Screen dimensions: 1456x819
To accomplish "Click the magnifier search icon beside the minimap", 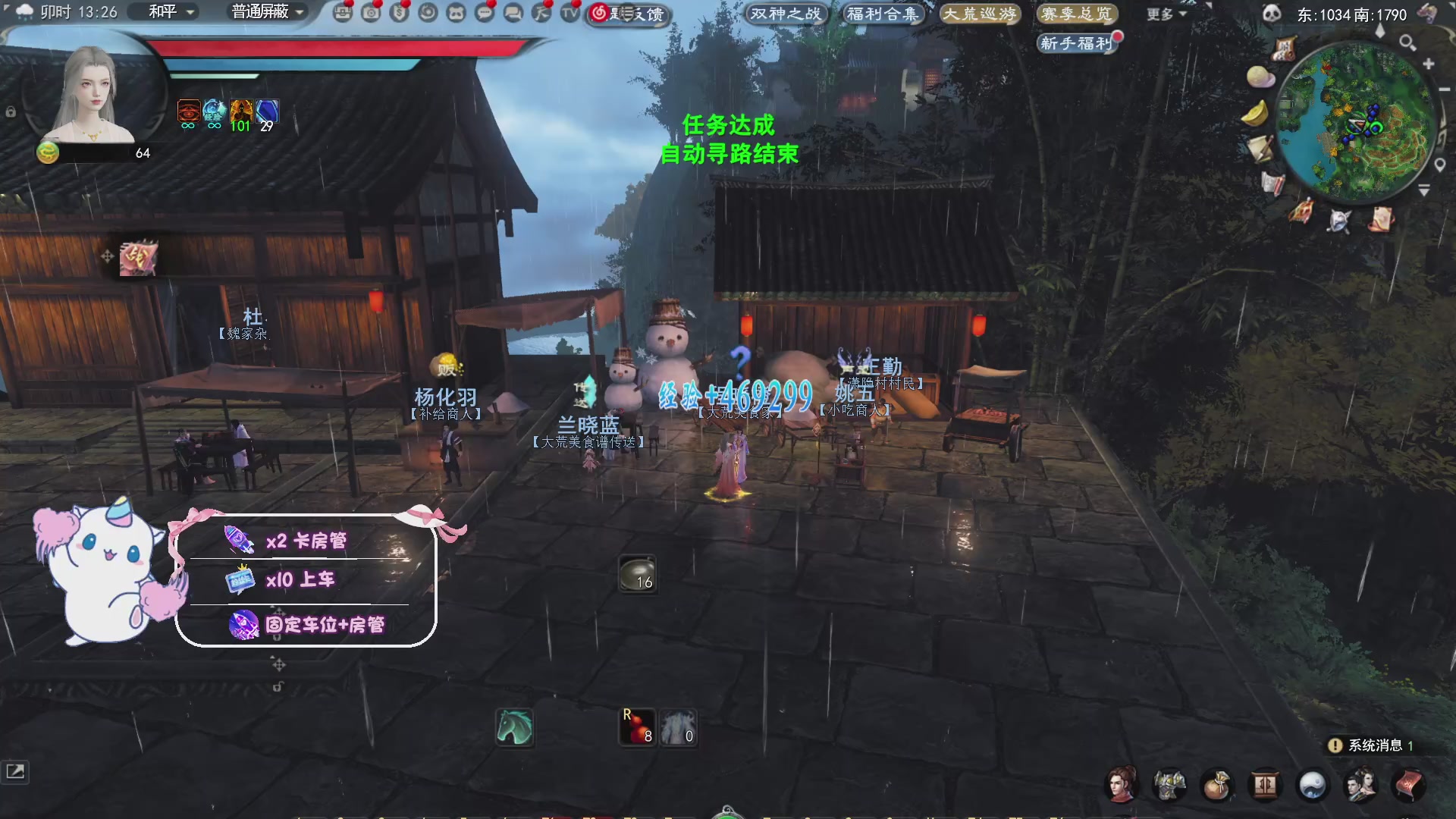I will pyautogui.click(x=1408, y=43).
